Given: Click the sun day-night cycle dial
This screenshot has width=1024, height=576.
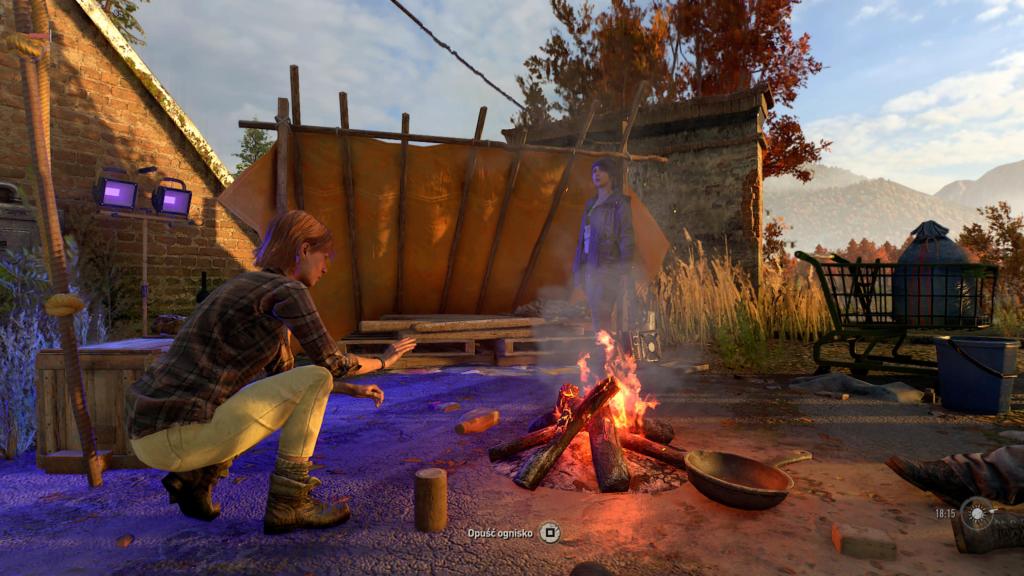Looking at the screenshot, I should pos(978,513).
